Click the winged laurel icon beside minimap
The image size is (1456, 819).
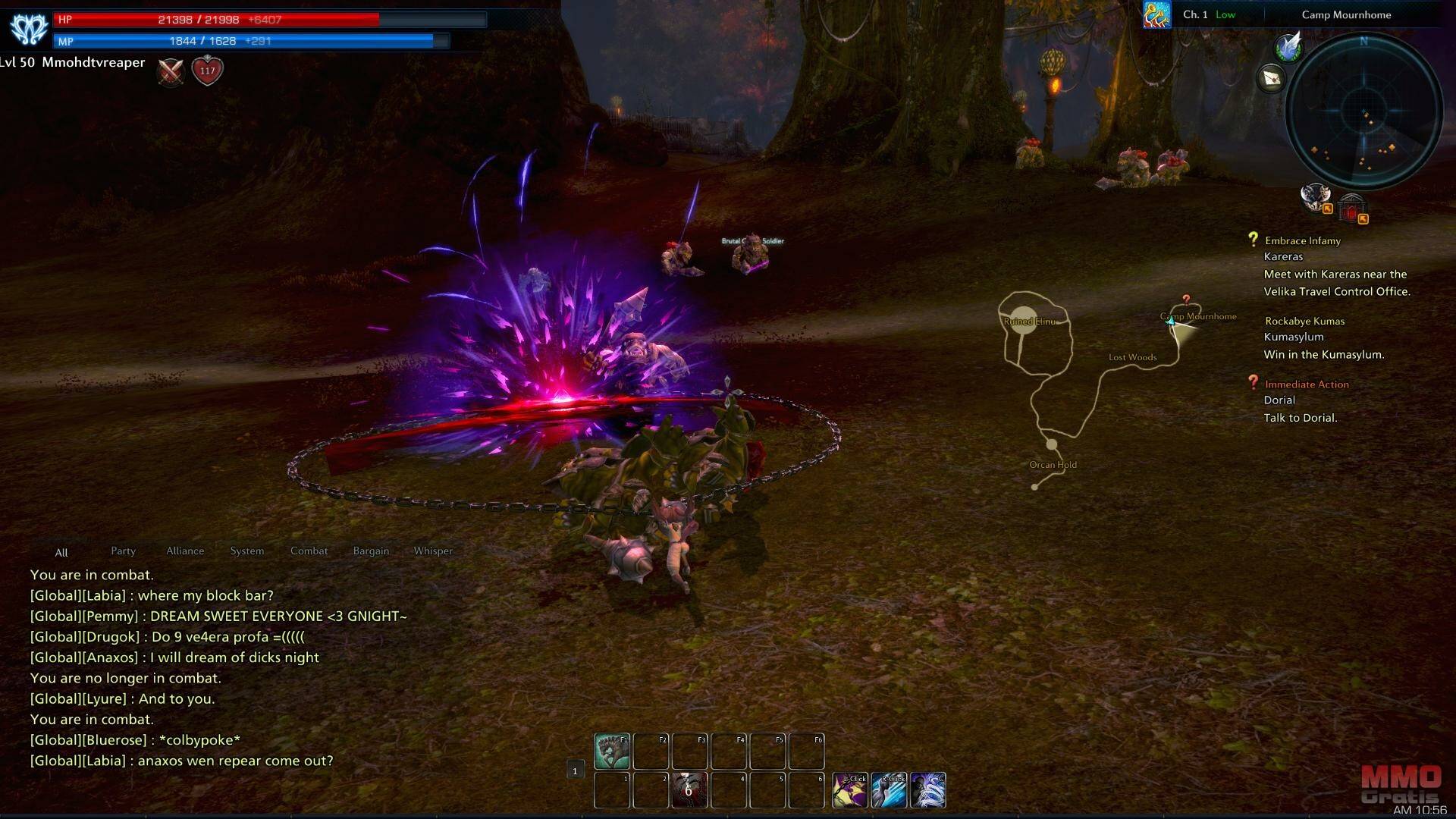pyautogui.click(x=1288, y=47)
